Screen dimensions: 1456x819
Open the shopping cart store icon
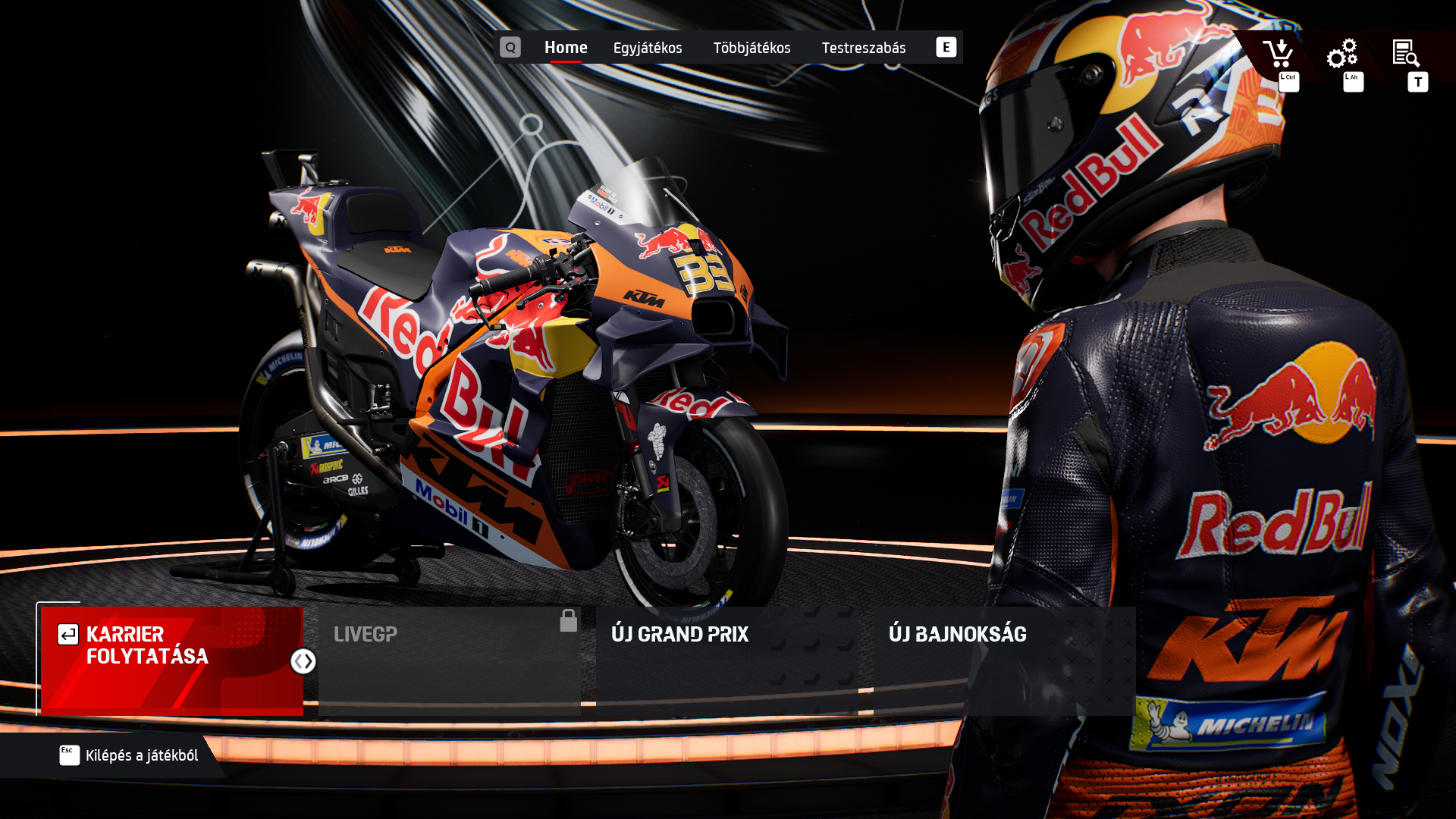click(1278, 54)
